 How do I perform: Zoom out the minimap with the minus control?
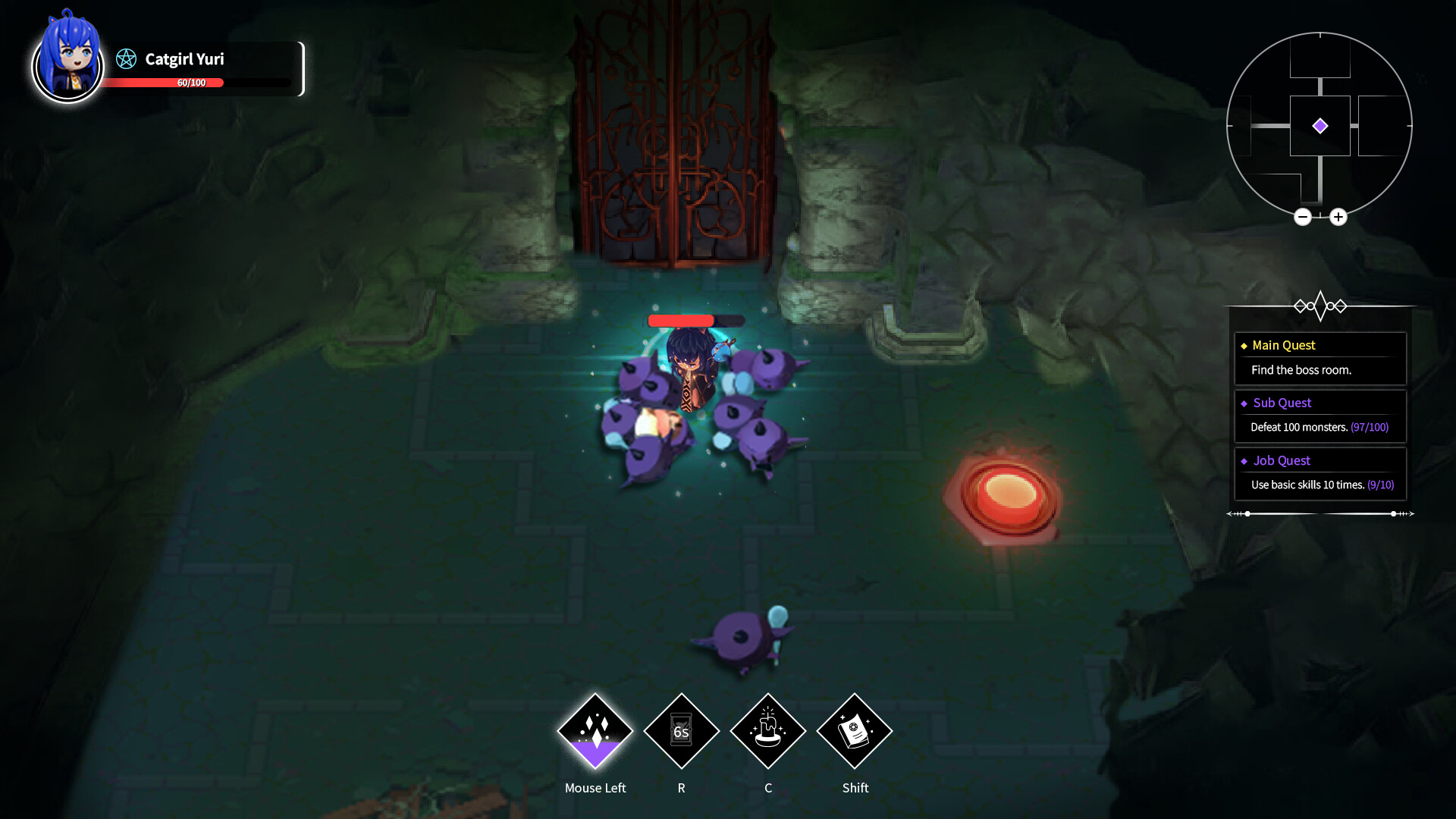coord(1303,217)
